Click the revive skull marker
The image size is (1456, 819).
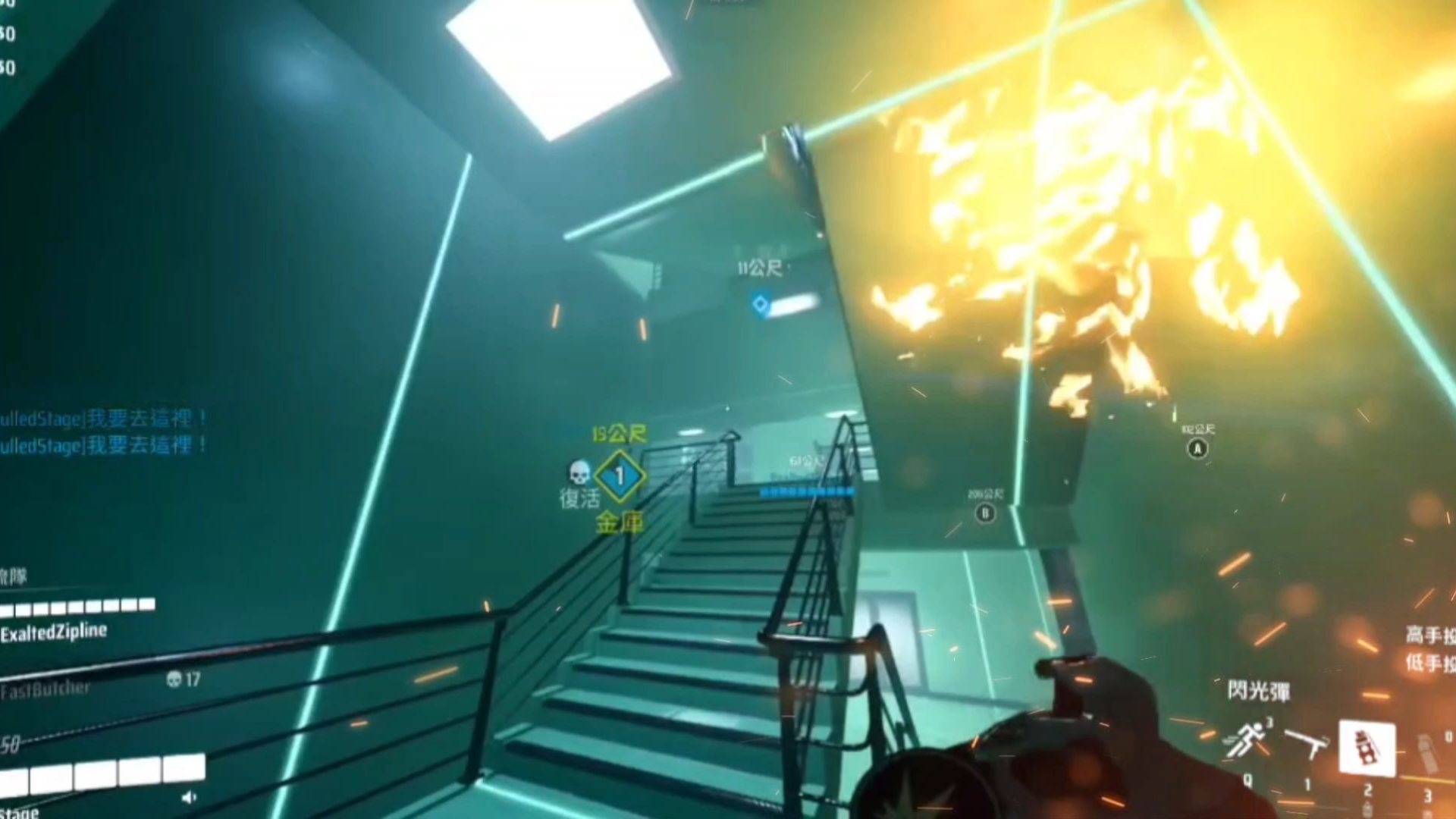pyautogui.click(x=579, y=473)
